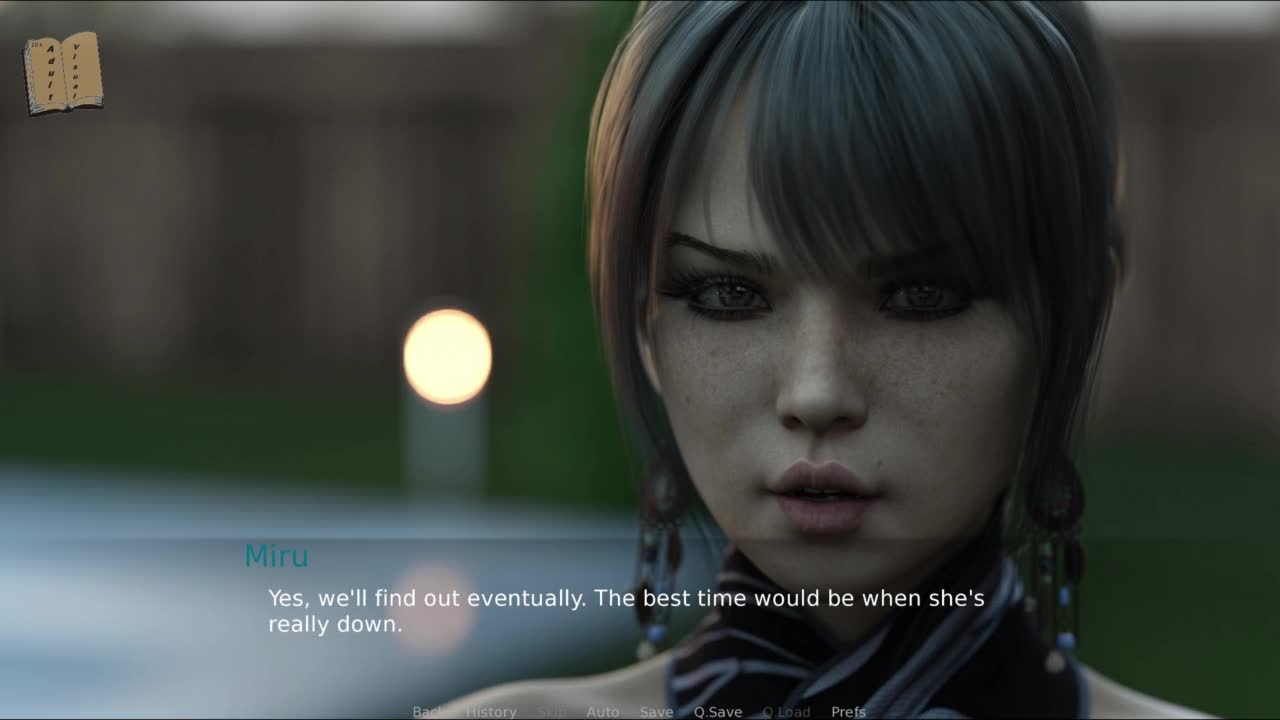Go back with the Back button
The height and width of the screenshot is (720, 1280).
tap(427, 712)
